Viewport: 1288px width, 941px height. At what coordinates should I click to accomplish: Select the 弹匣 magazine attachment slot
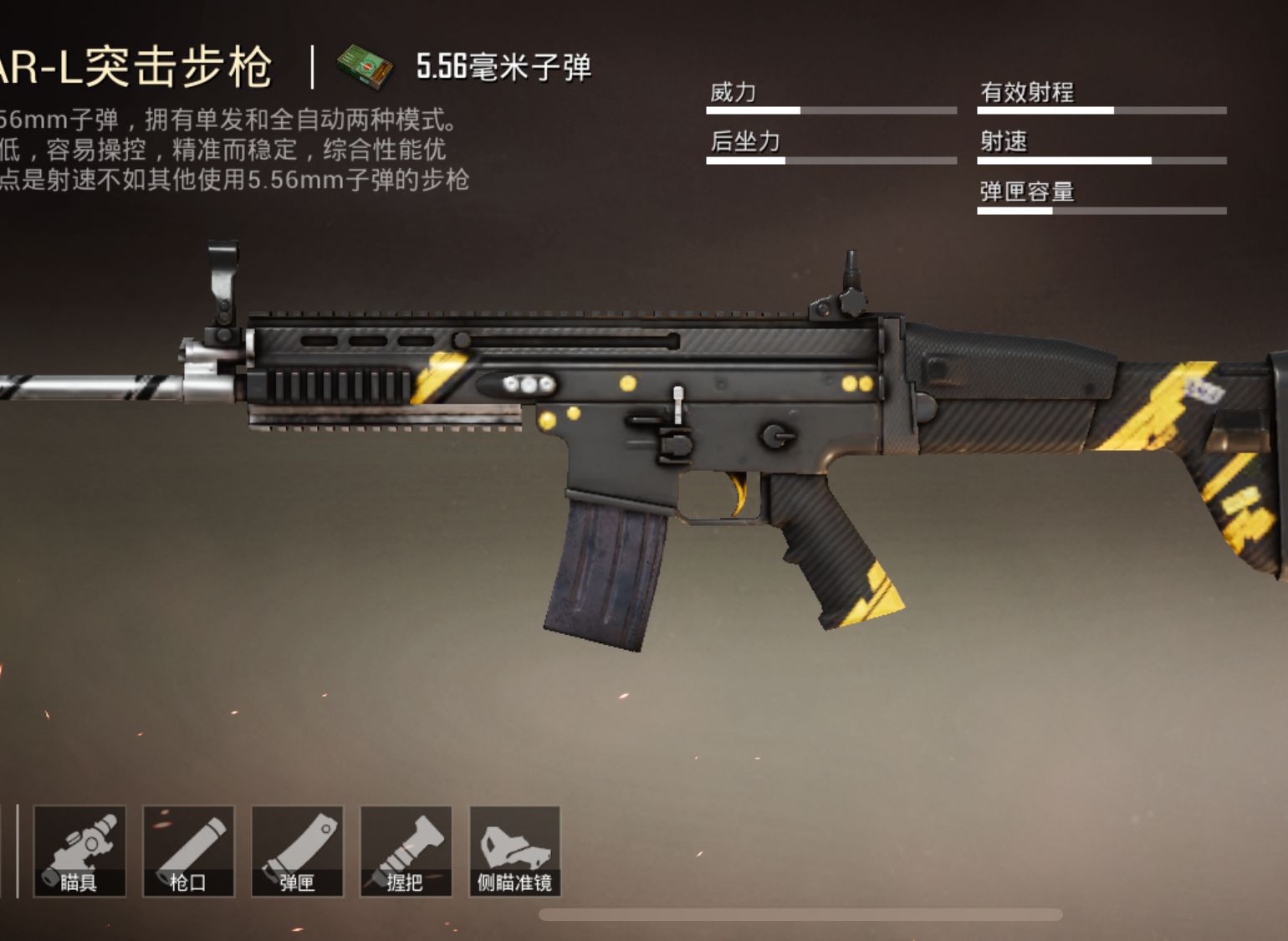pos(298,852)
